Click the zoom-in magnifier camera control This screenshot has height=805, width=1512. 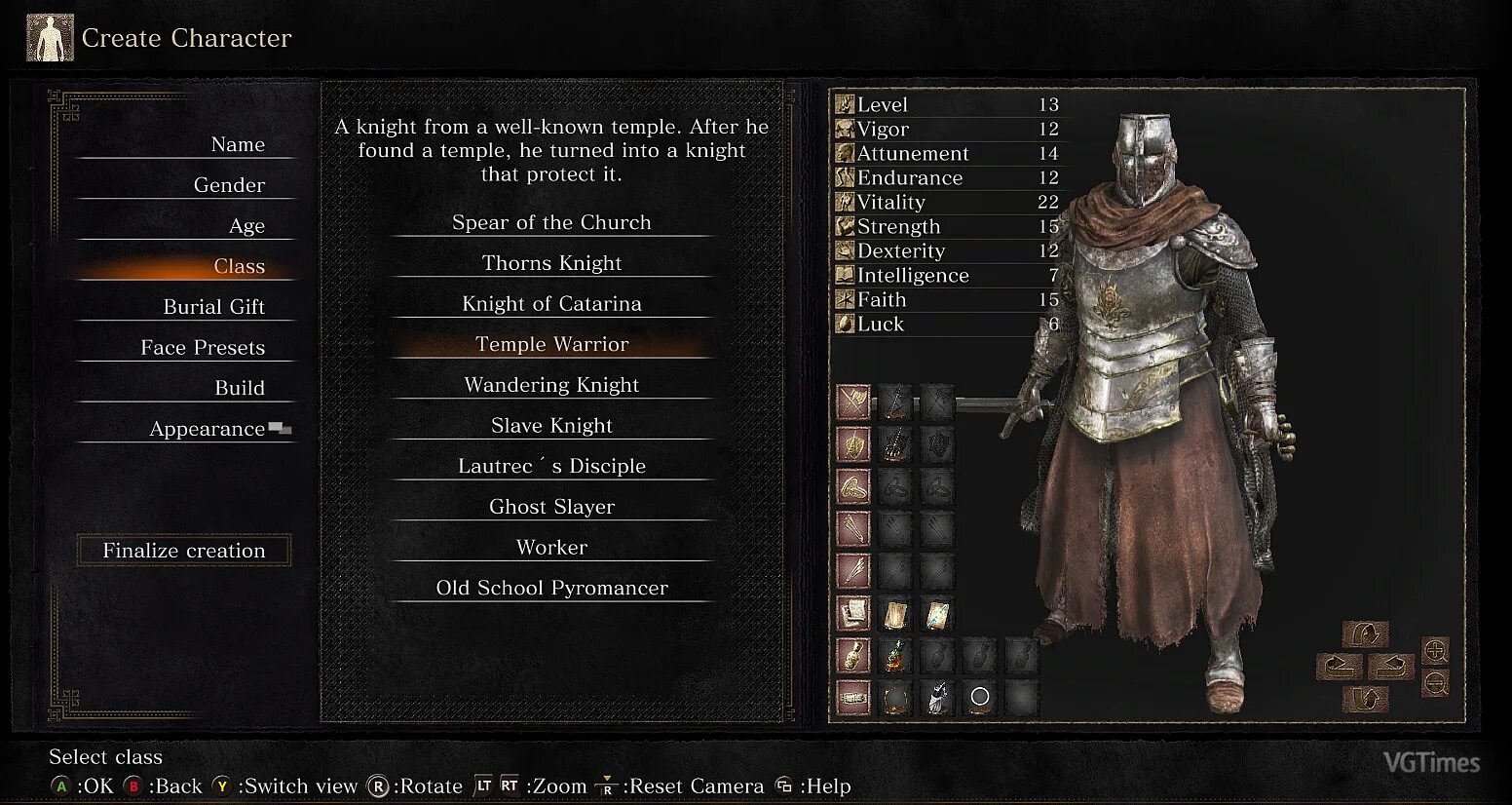(1435, 650)
